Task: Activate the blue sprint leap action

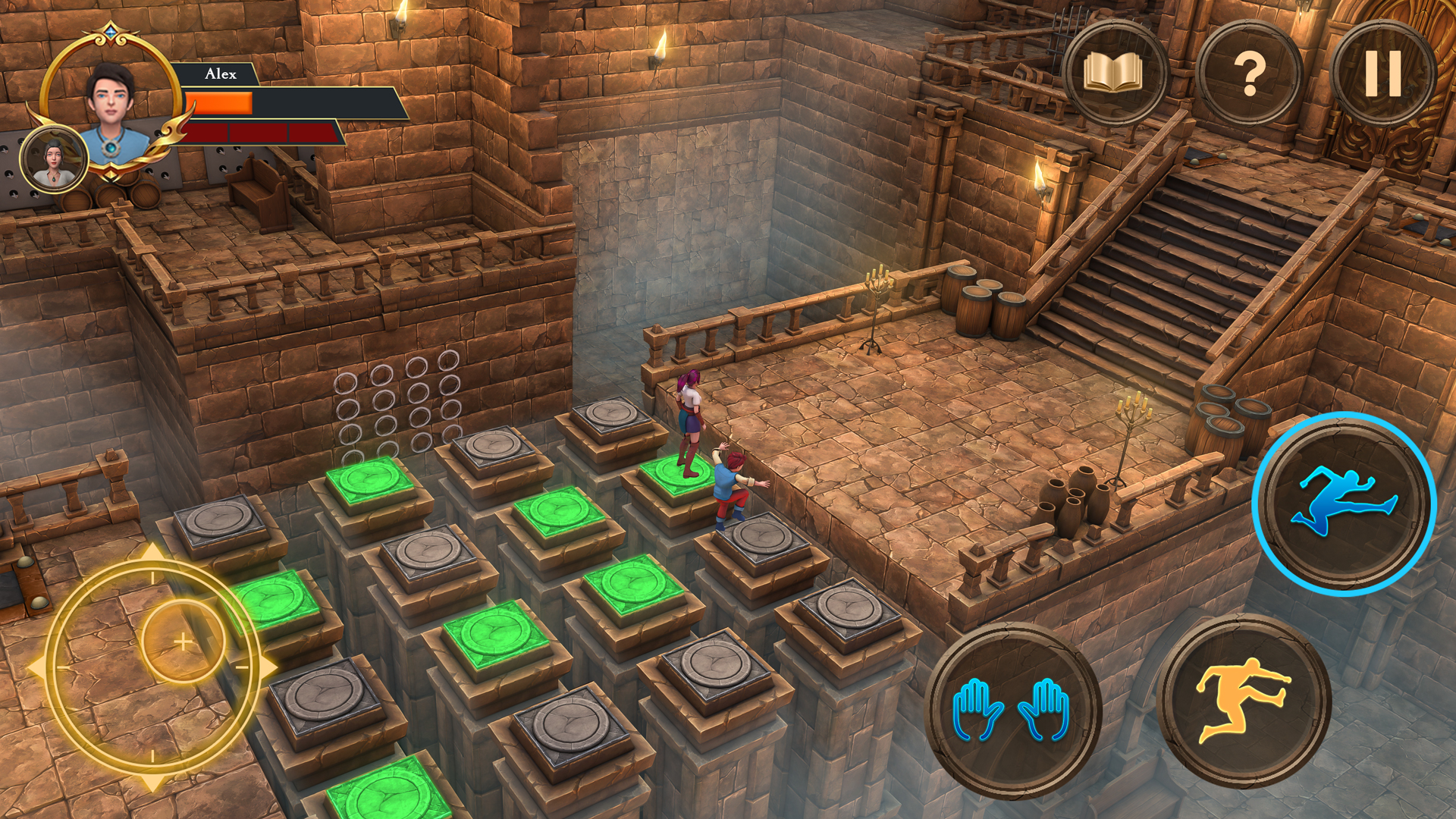Action: click(x=1344, y=504)
